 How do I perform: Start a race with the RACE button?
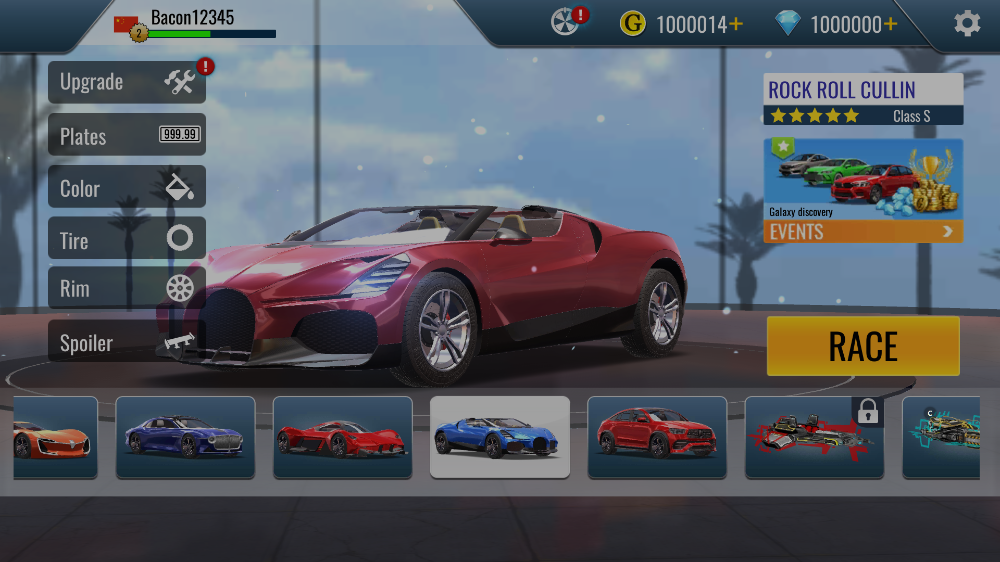click(863, 346)
